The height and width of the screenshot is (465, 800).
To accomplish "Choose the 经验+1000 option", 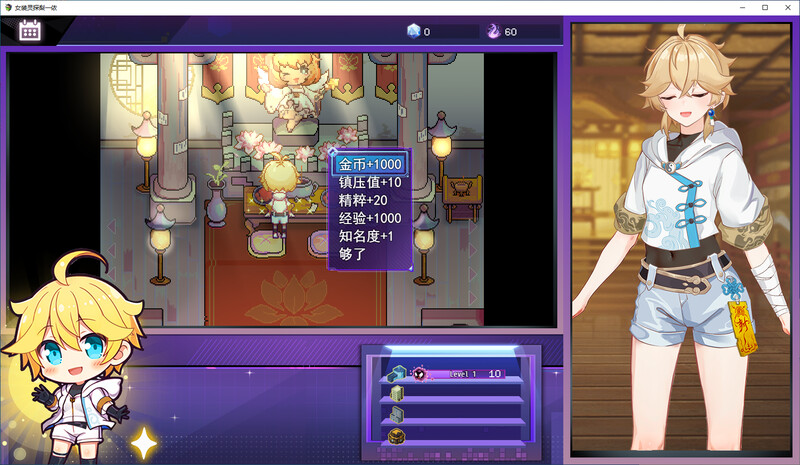I will (x=370, y=218).
